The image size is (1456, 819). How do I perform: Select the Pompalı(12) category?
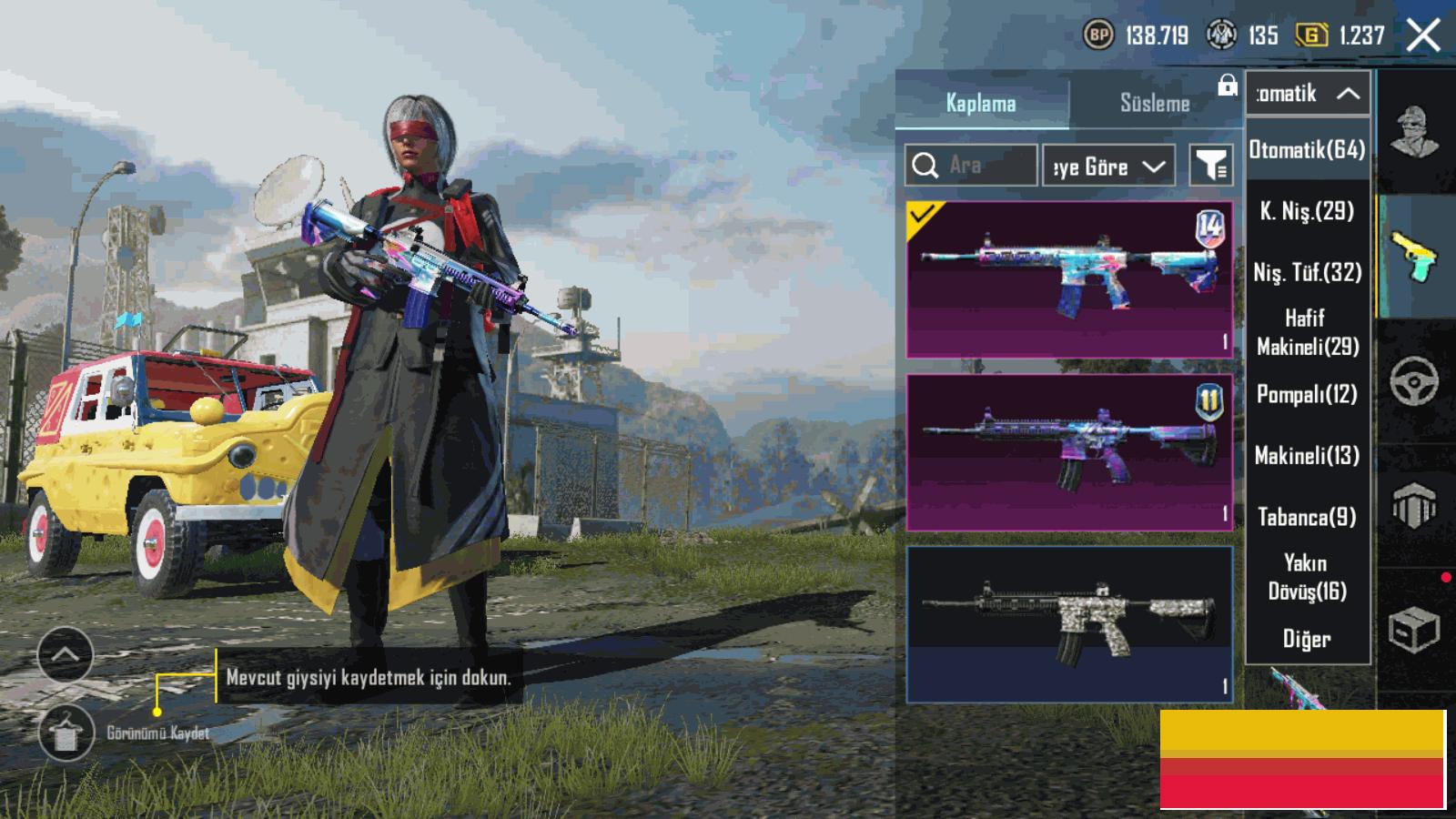coord(1308,394)
